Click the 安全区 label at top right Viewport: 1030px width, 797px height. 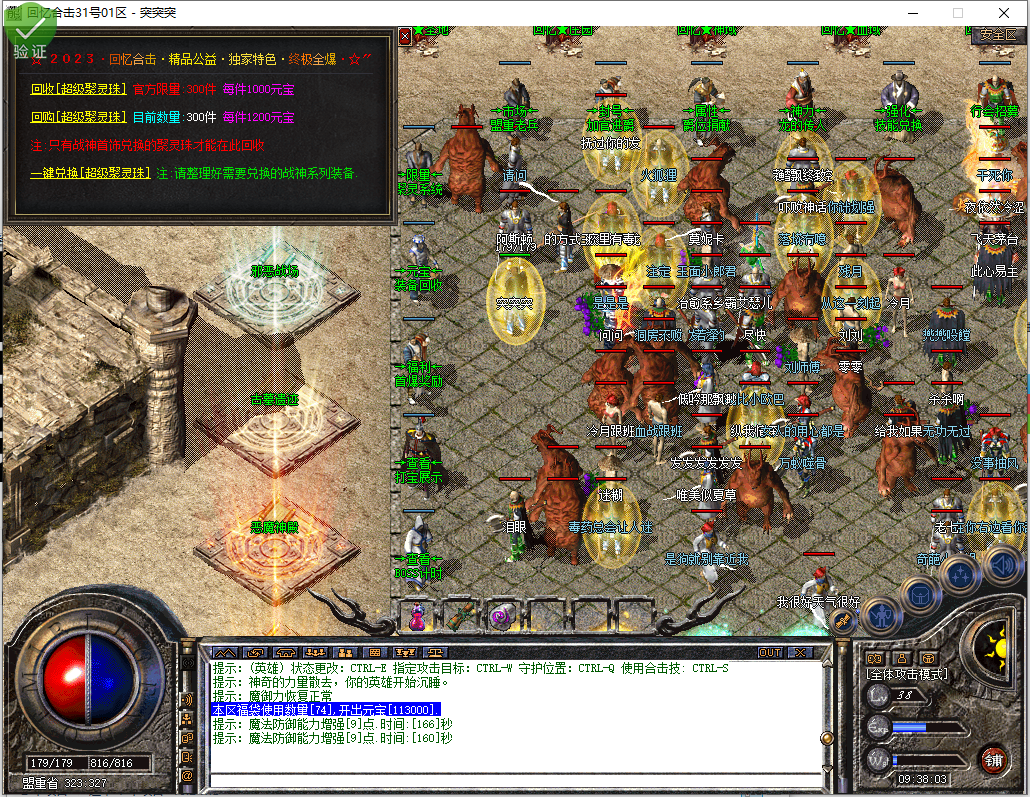click(997, 34)
